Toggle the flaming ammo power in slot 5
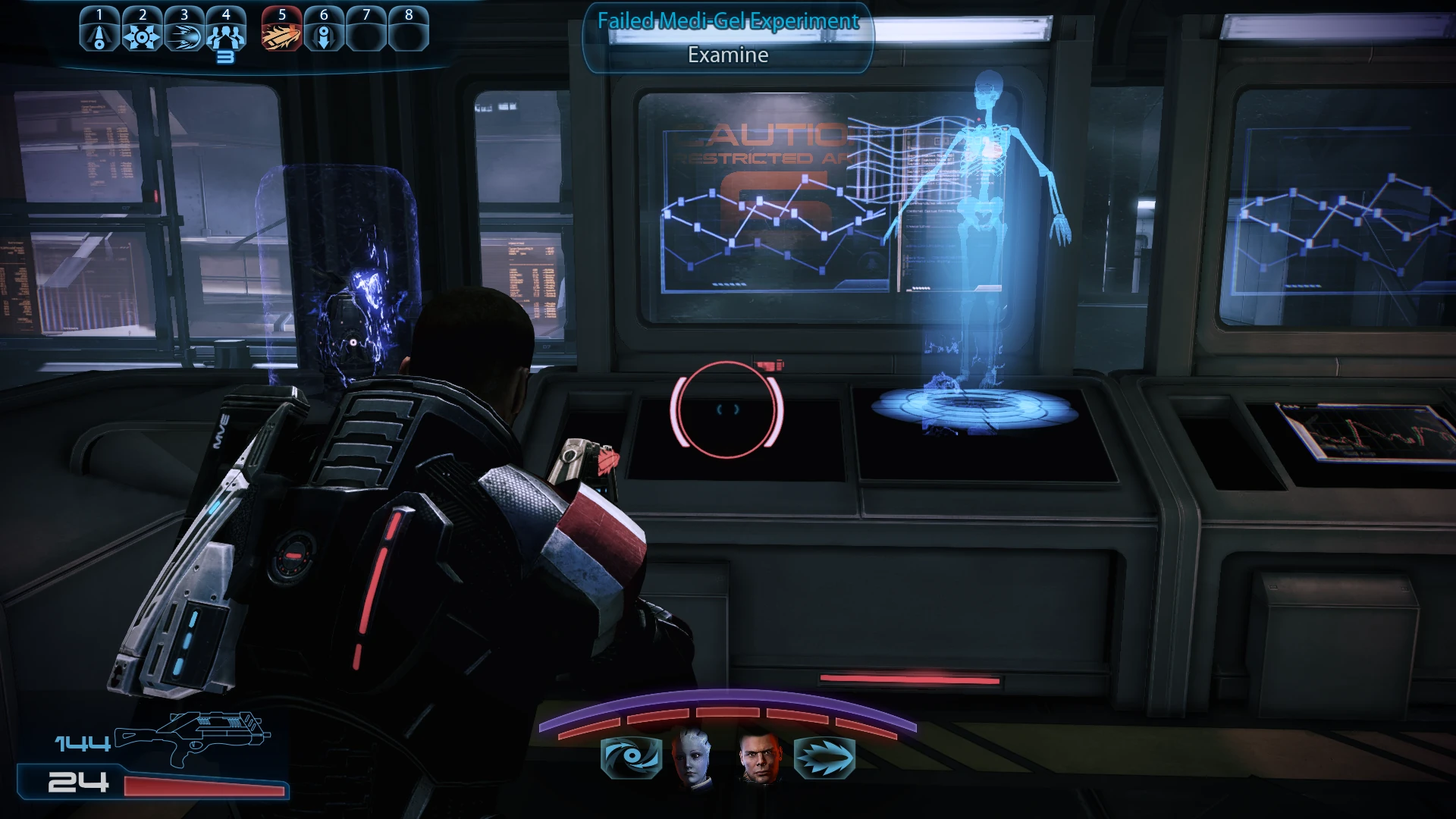 281,35
